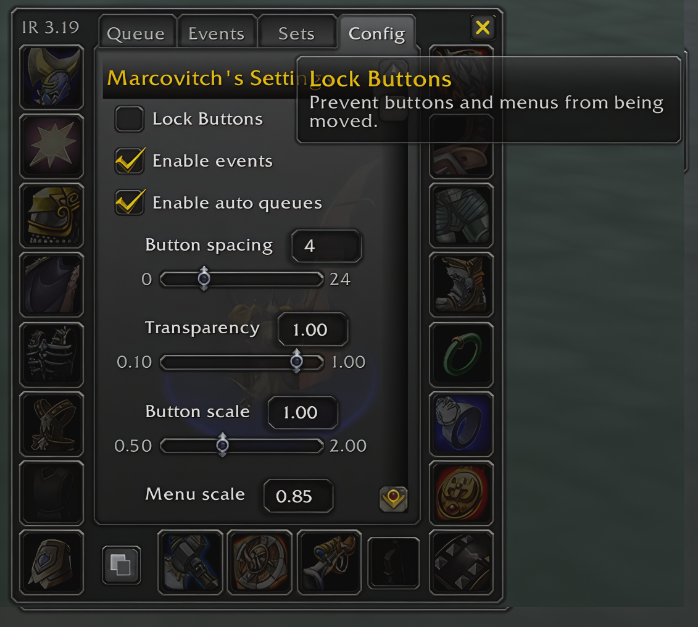Click the Button scale slider handle
698x627 pixels.
[x=222, y=445]
